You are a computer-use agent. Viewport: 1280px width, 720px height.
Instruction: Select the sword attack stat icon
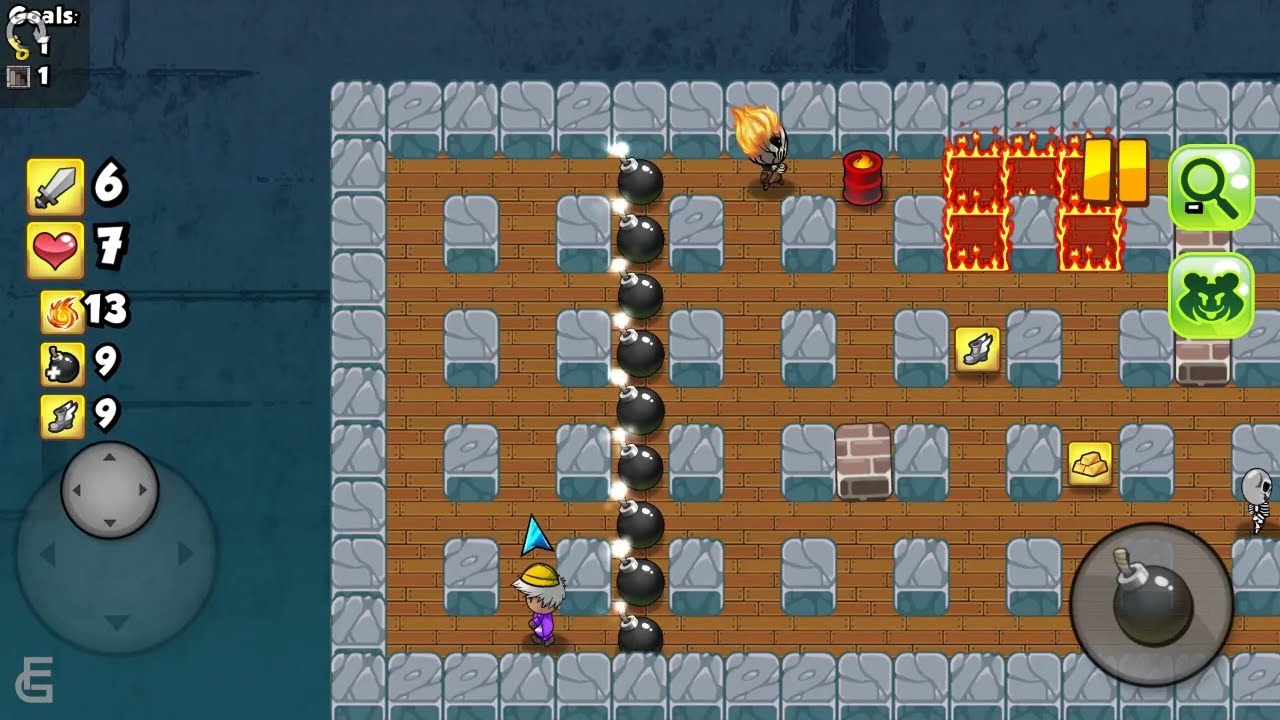(x=55, y=187)
